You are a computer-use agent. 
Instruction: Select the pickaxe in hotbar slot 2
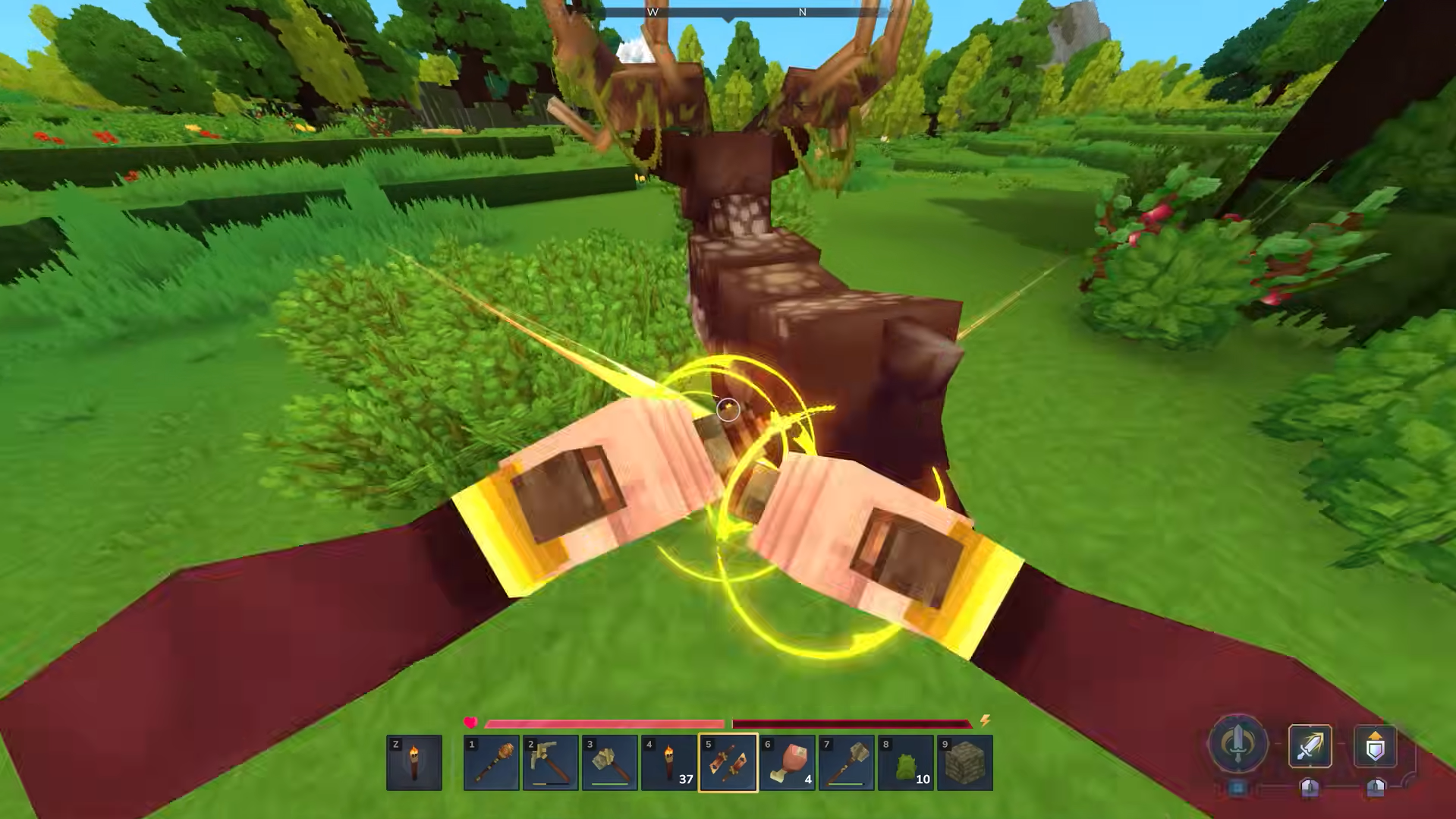coord(551,761)
